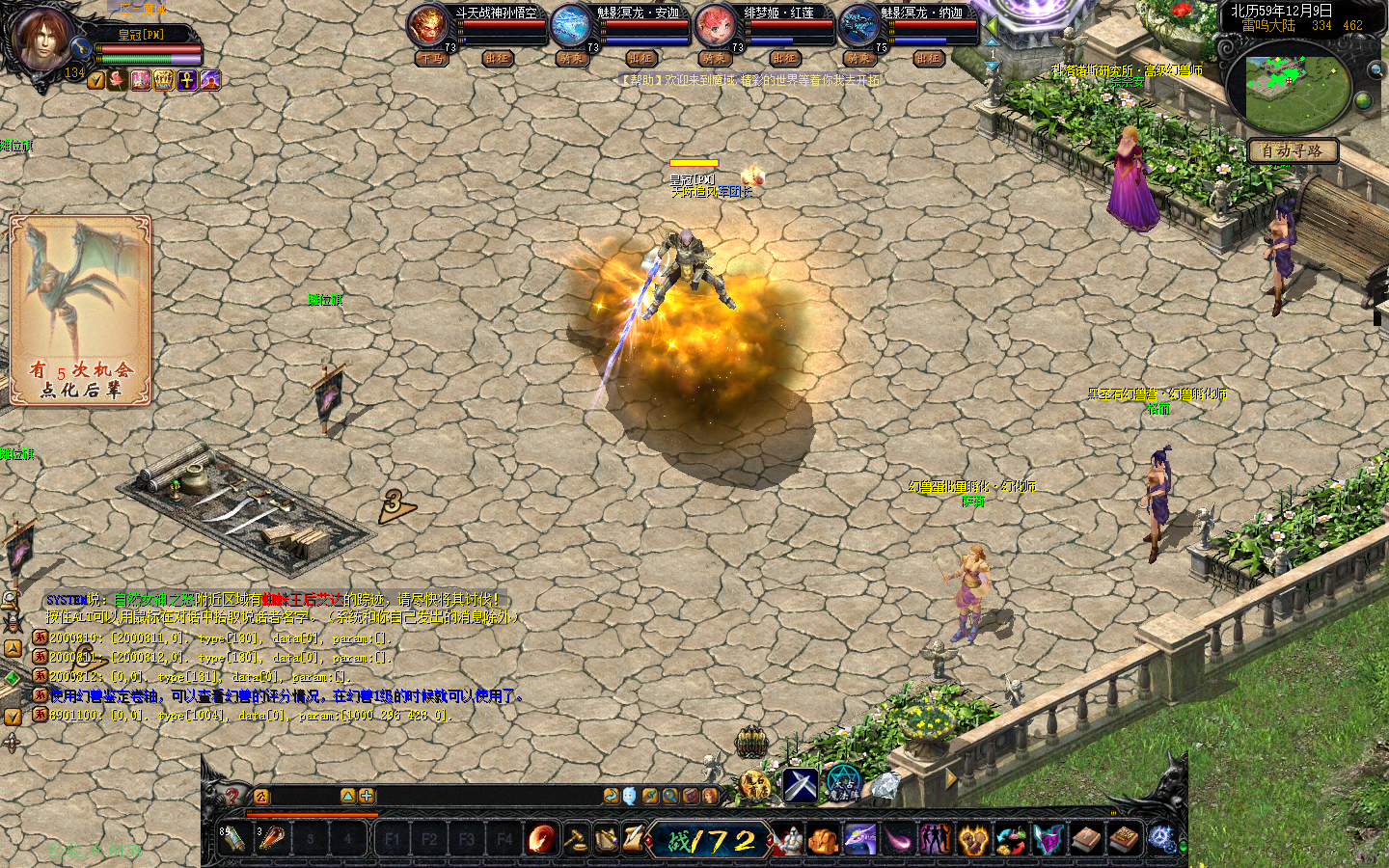
Task: Click 骑乘 under 魅影冥龙·安迦
Action: [571, 59]
